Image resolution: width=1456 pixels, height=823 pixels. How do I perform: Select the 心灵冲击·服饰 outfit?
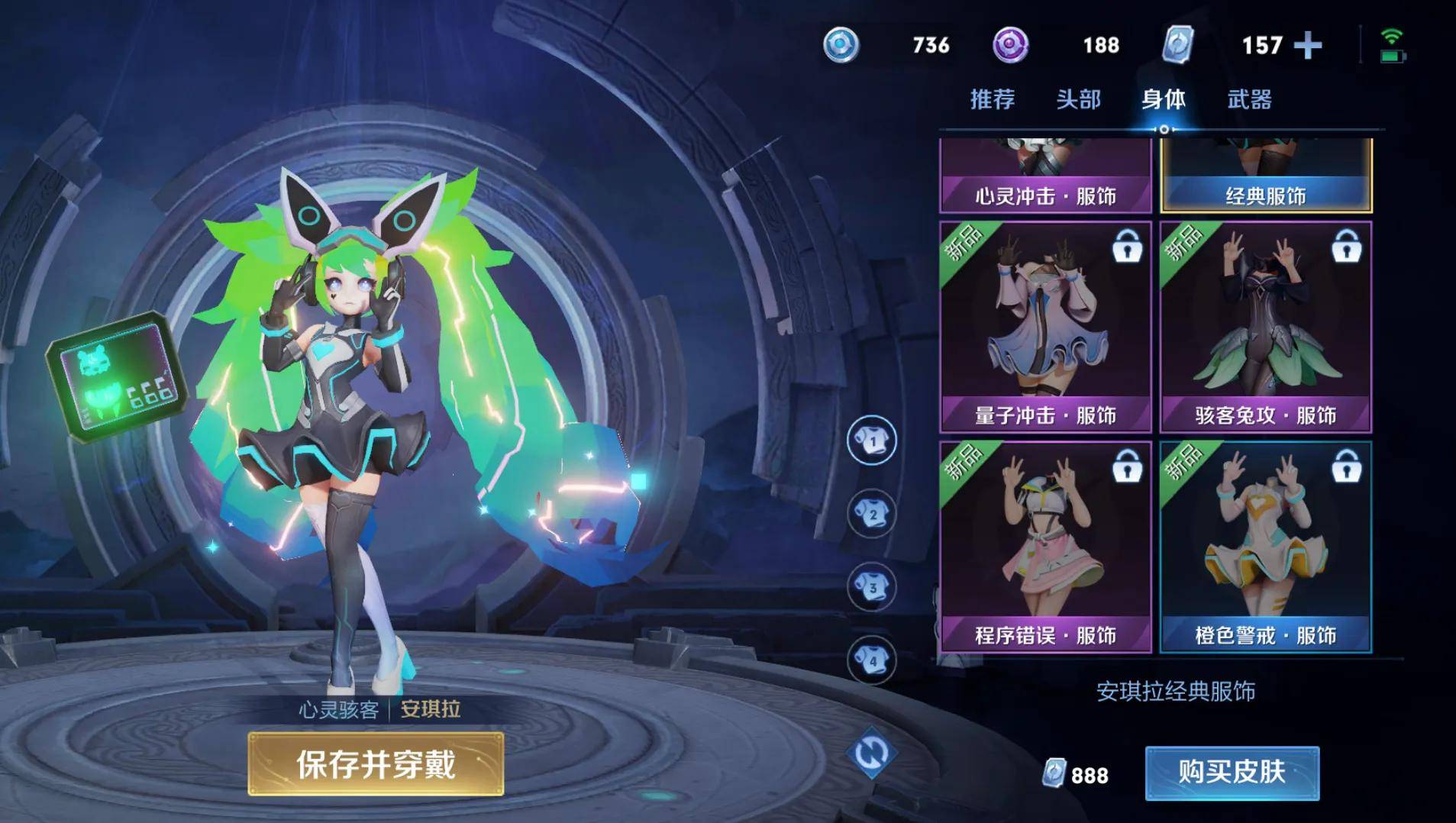click(1045, 176)
